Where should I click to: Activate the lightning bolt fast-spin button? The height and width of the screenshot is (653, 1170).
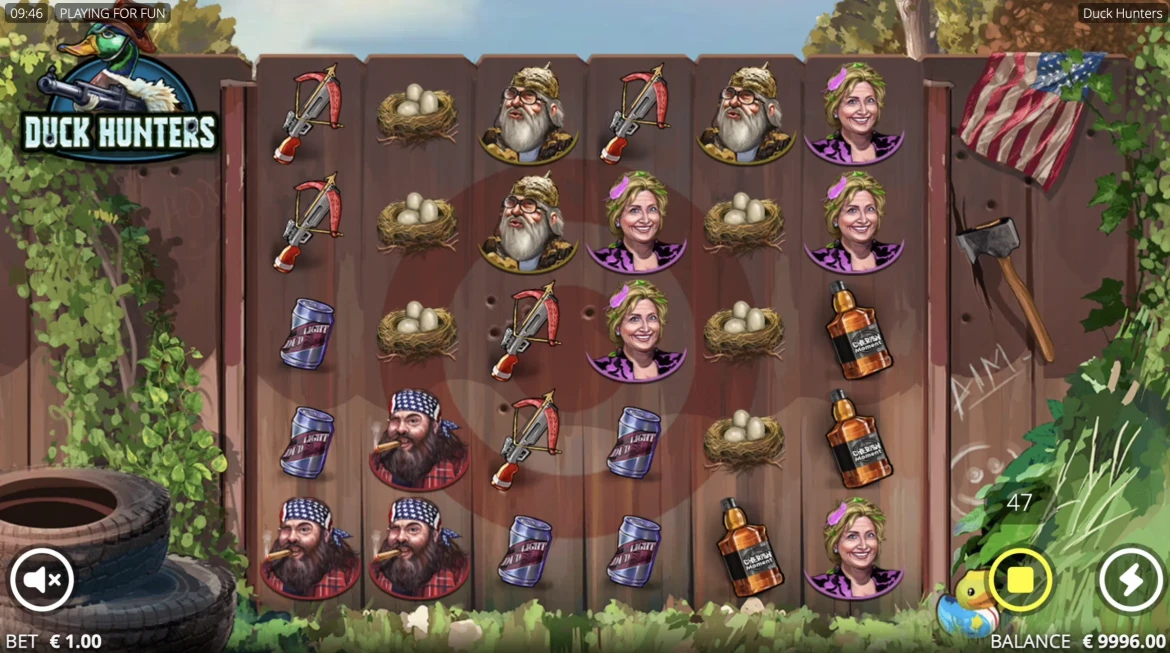tap(1130, 579)
